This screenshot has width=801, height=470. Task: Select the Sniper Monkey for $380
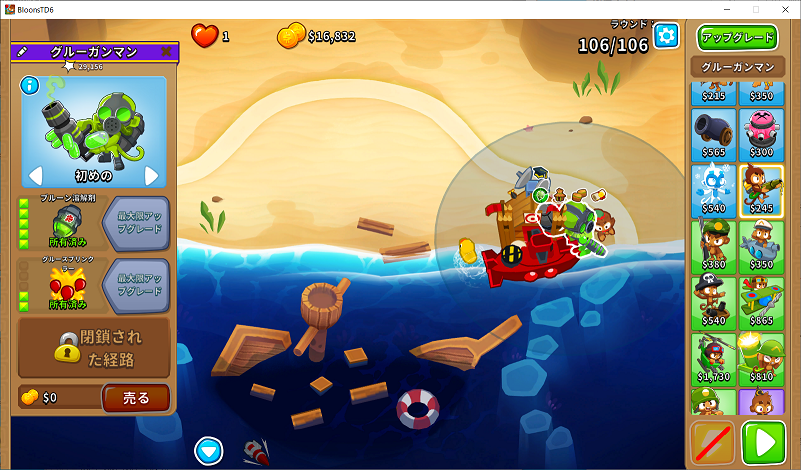click(x=713, y=244)
